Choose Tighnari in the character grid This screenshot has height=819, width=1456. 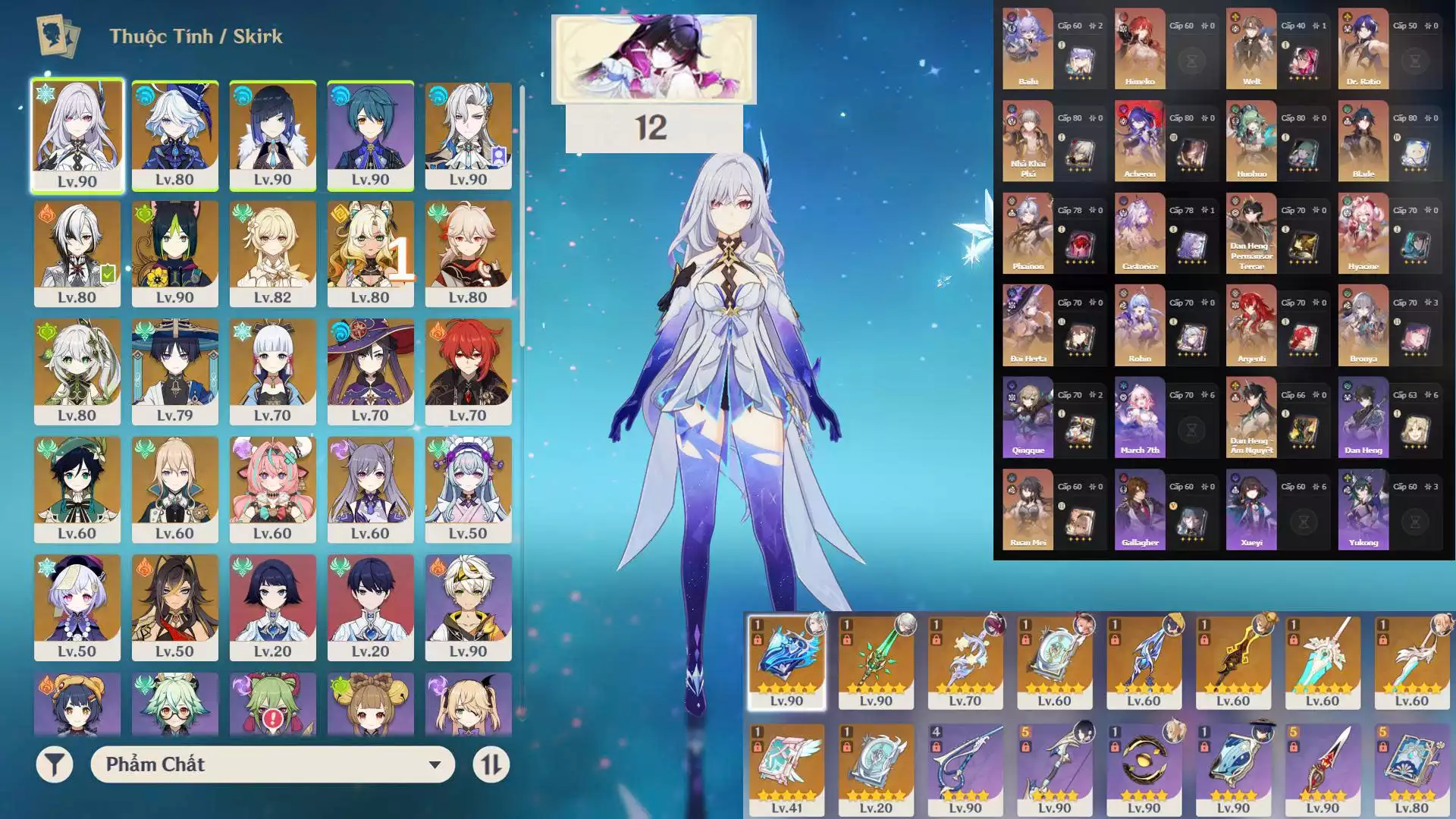click(x=175, y=253)
